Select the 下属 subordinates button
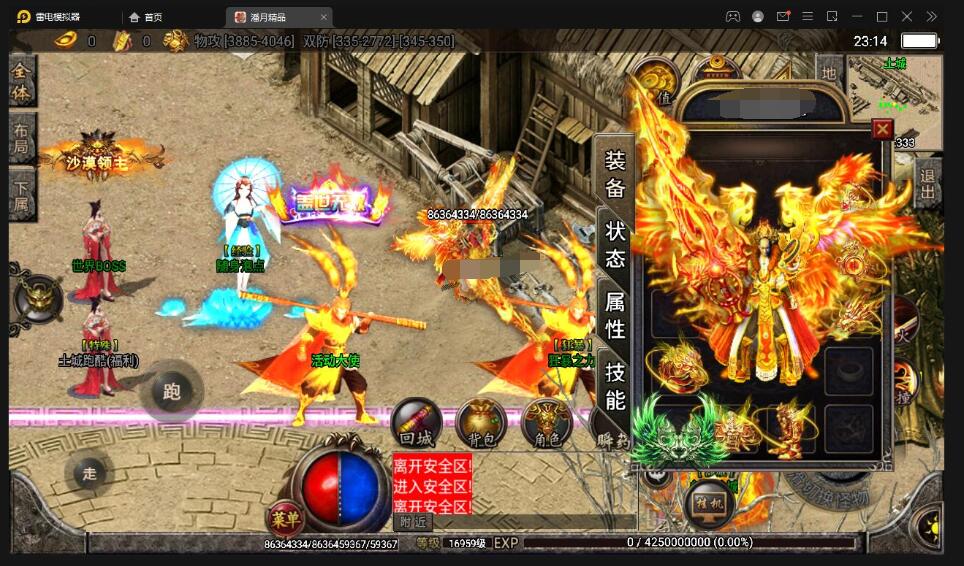The height and width of the screenshot is (566, 964). tap(22, 195)
